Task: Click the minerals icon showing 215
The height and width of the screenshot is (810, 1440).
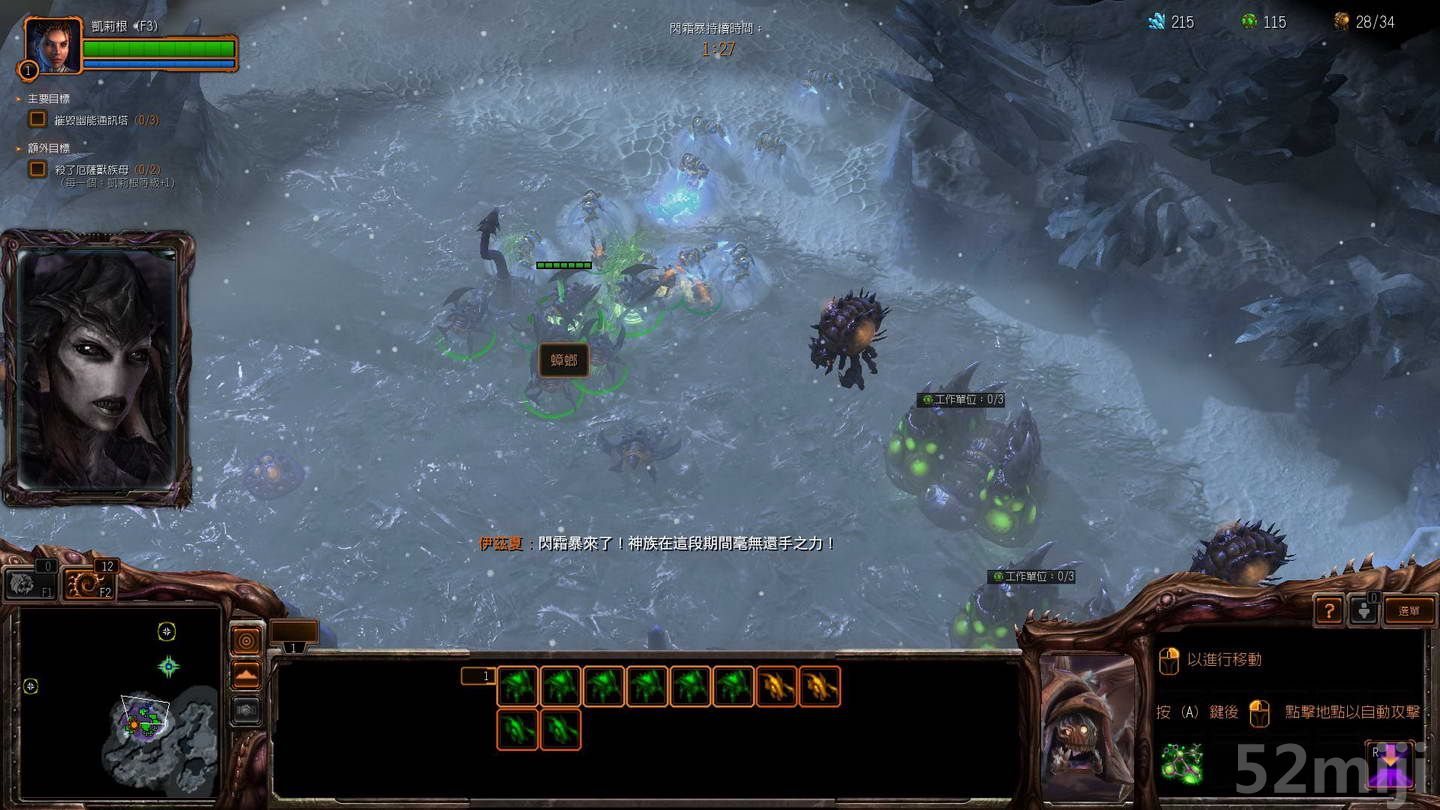Action: pyautogui.click(x=1156, y=21)
